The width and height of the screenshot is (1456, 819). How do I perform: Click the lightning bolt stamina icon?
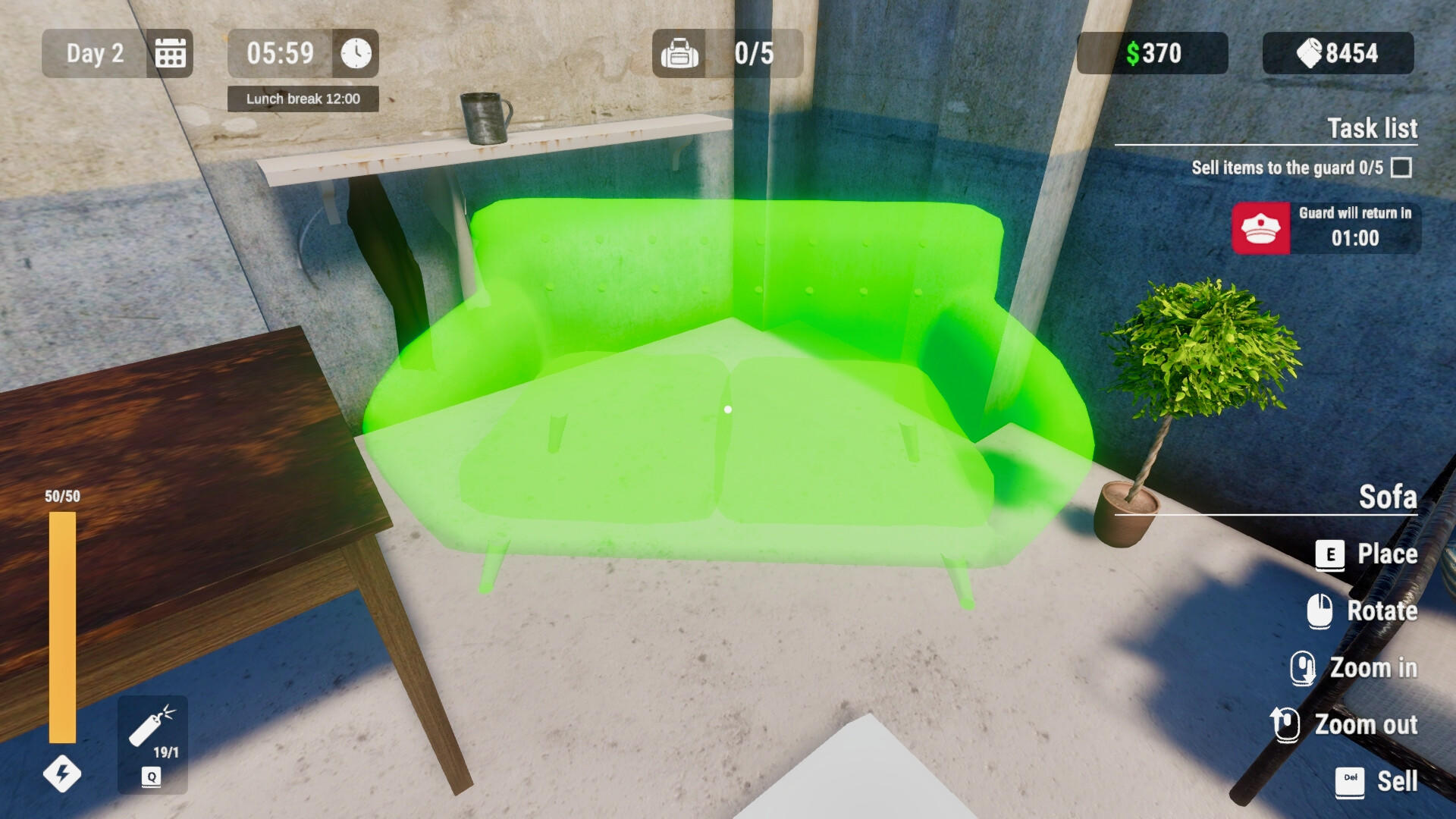61,774
